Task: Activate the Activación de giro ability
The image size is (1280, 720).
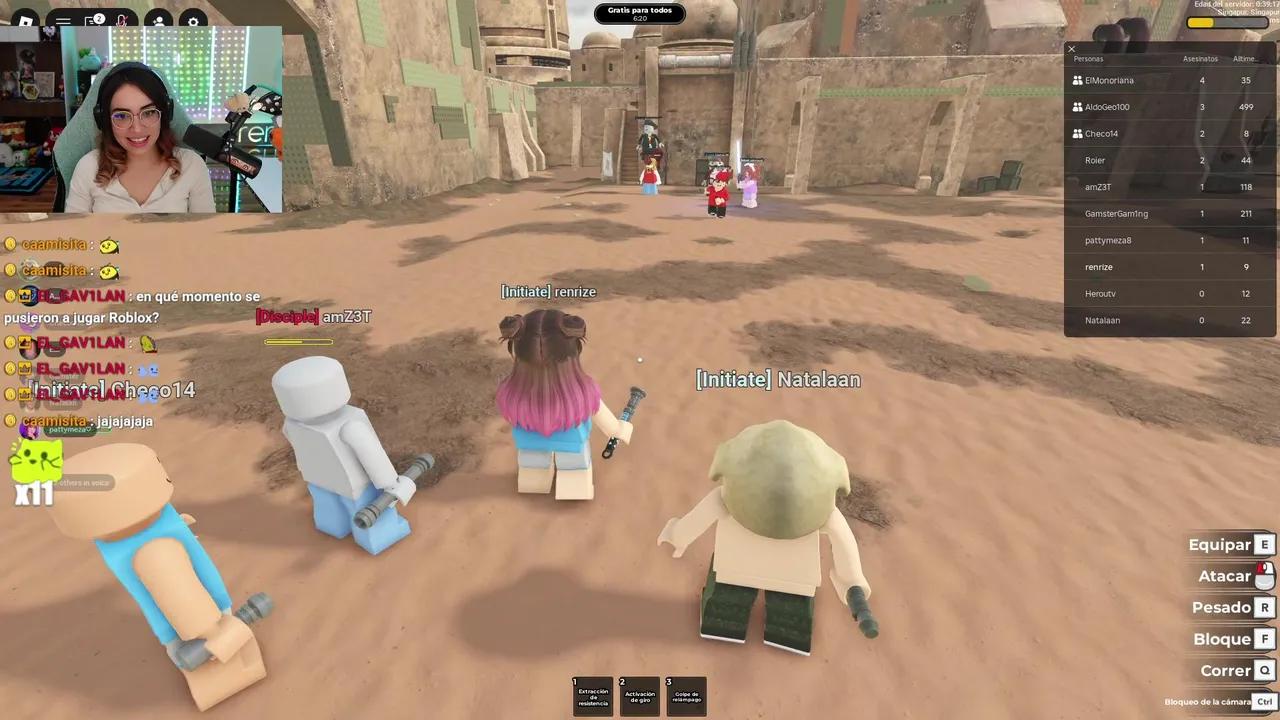Action: pyautogui.click(x=640, y=694)
